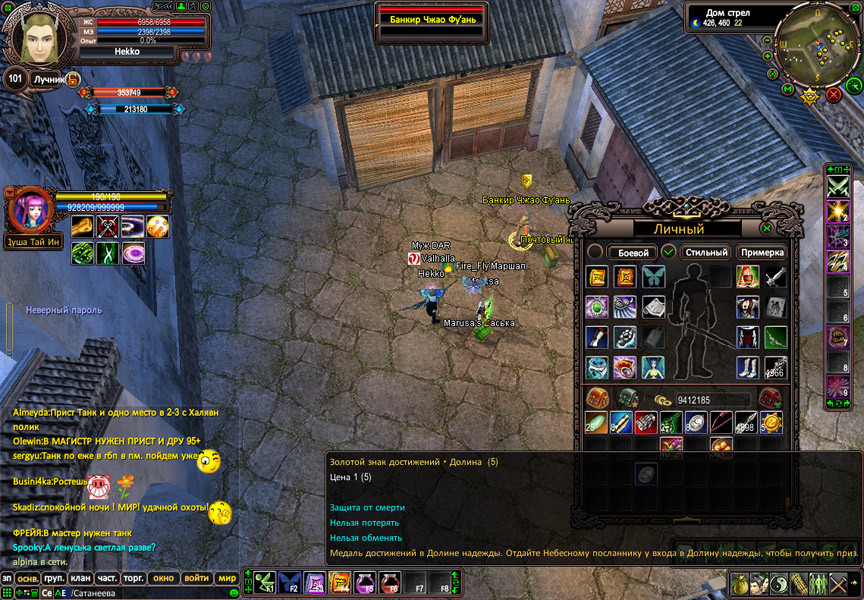Close the Личный inventory window
864x600 pixels.
[767, 228]
